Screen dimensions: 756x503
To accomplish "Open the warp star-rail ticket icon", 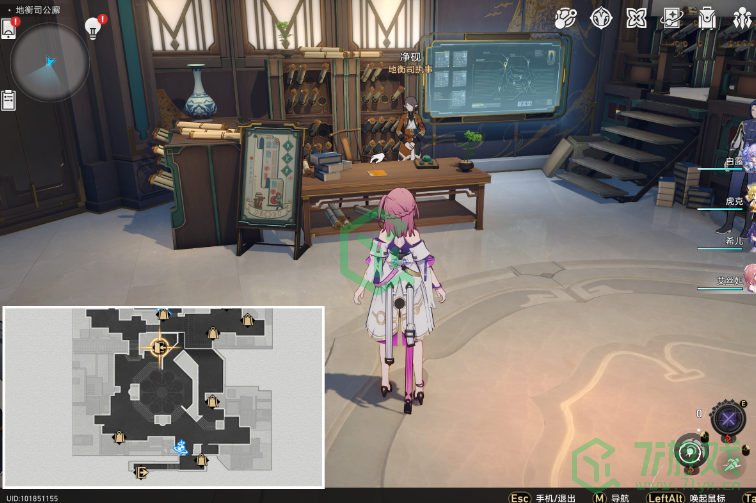I will point(671,18).
